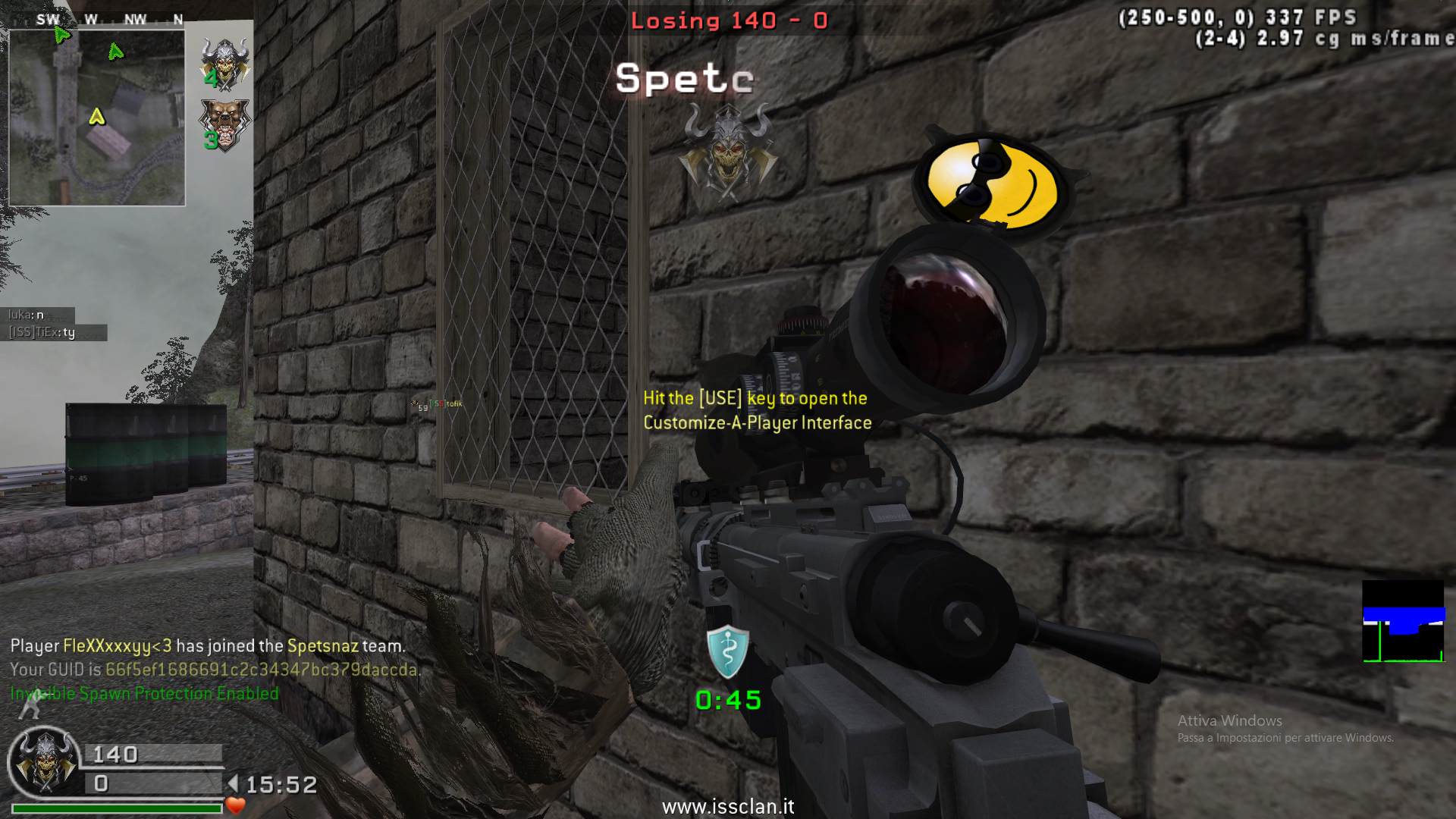
Task: Click the minimap in the corner
Action: 96,118
